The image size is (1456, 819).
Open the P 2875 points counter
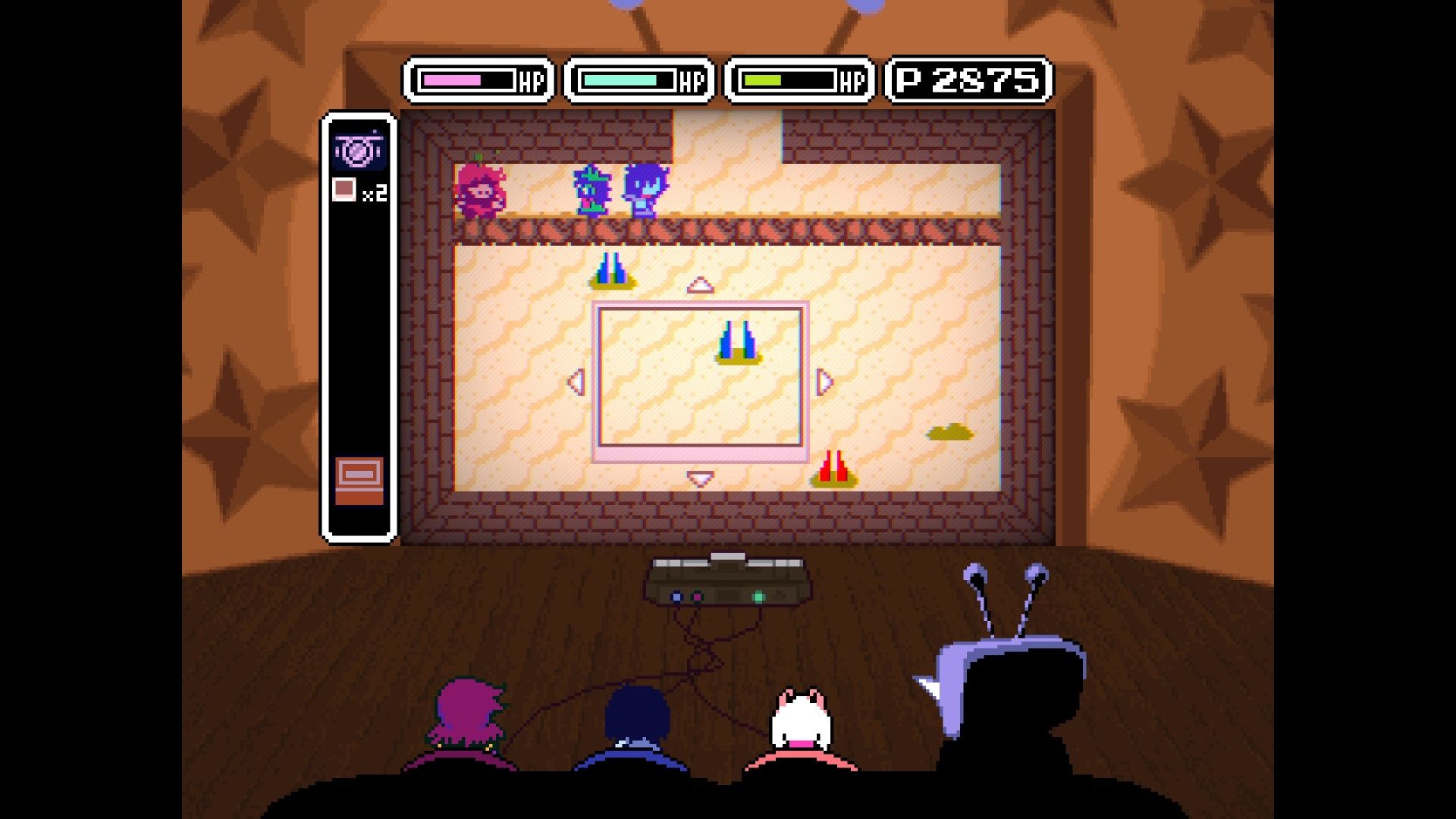click(x=965, y=78)
